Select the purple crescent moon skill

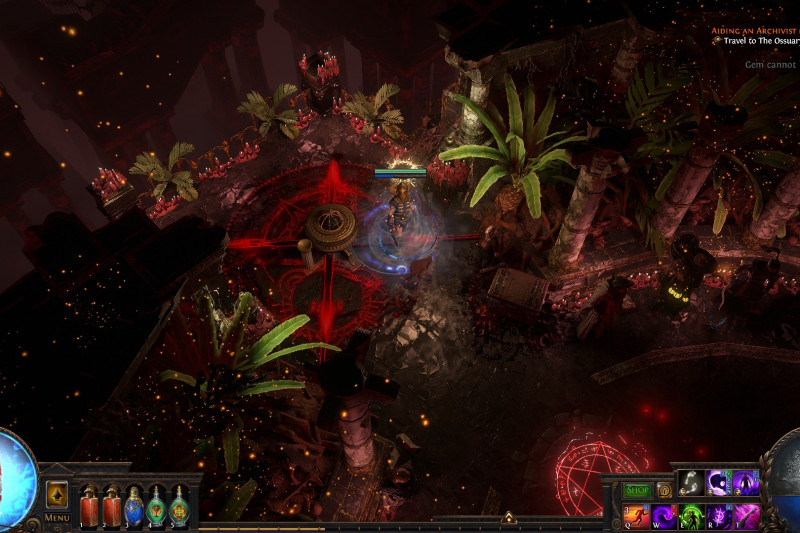point(719,483)
